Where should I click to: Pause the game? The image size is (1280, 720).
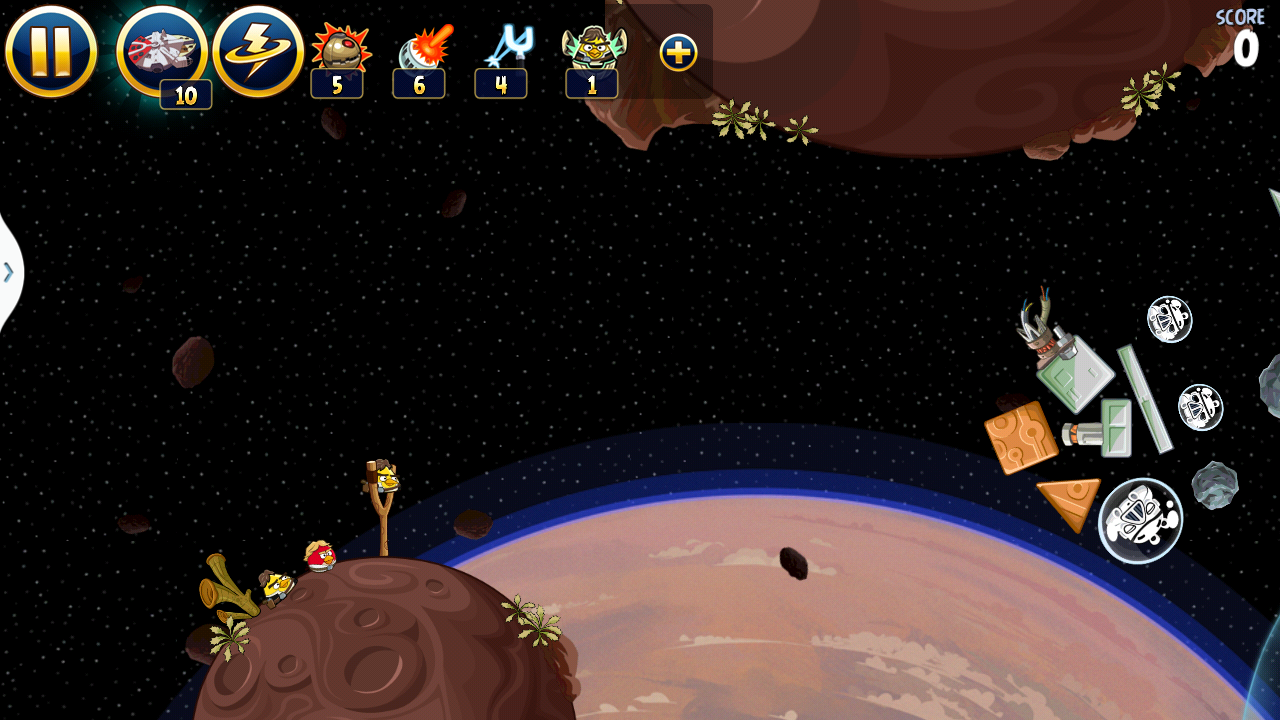[x=51, y=51]
